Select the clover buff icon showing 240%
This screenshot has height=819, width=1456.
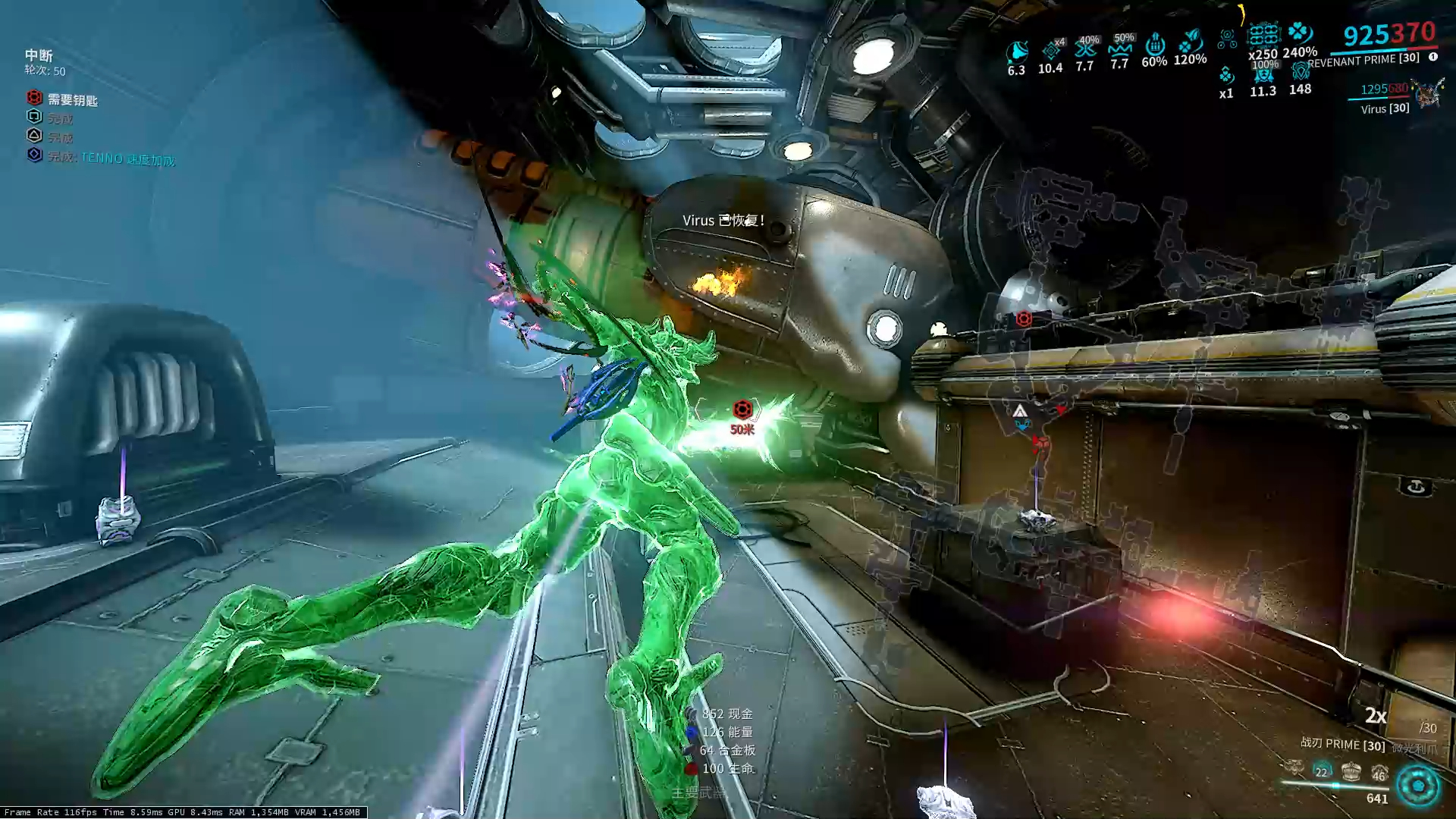[1300, 33]
